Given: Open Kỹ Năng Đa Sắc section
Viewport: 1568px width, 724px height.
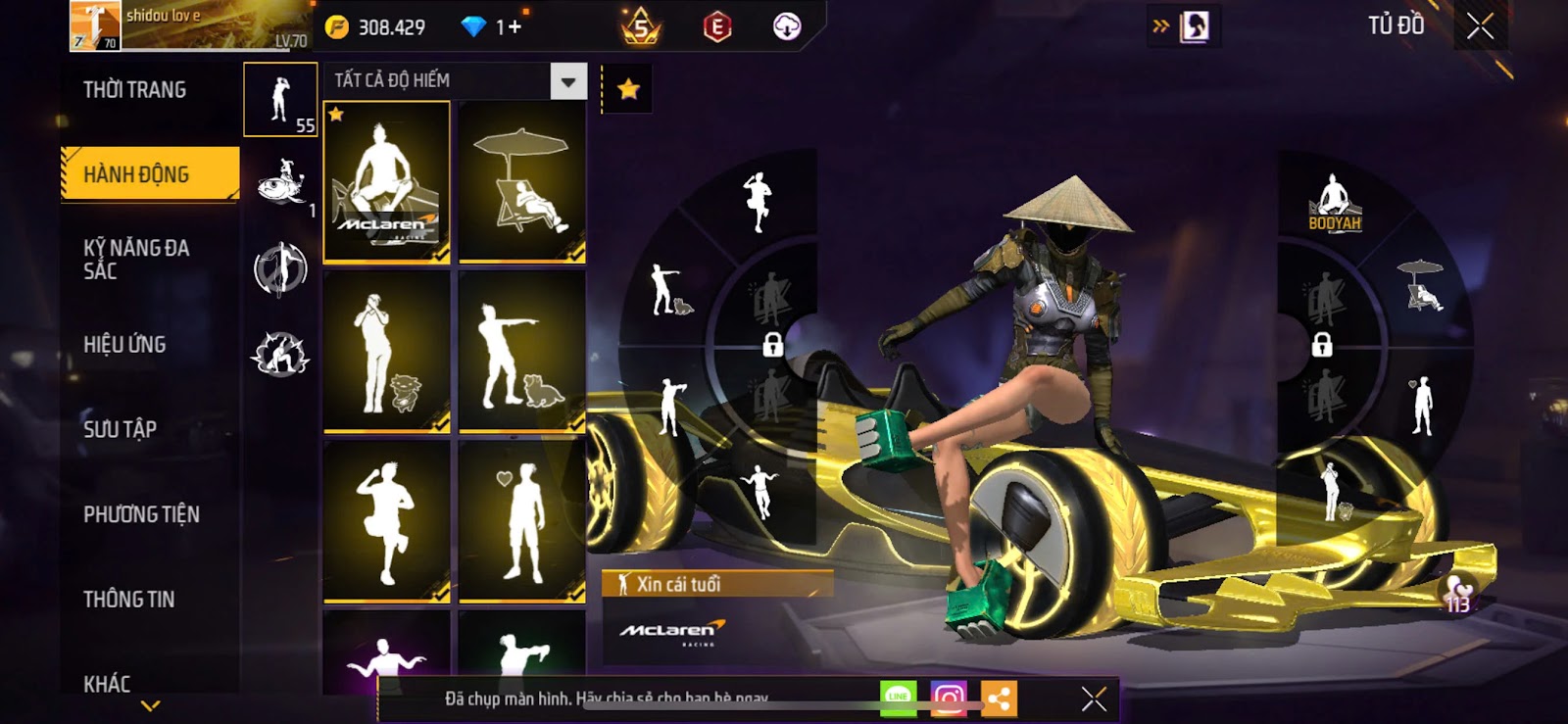Looking at the screenshot, I should point(137,260).
